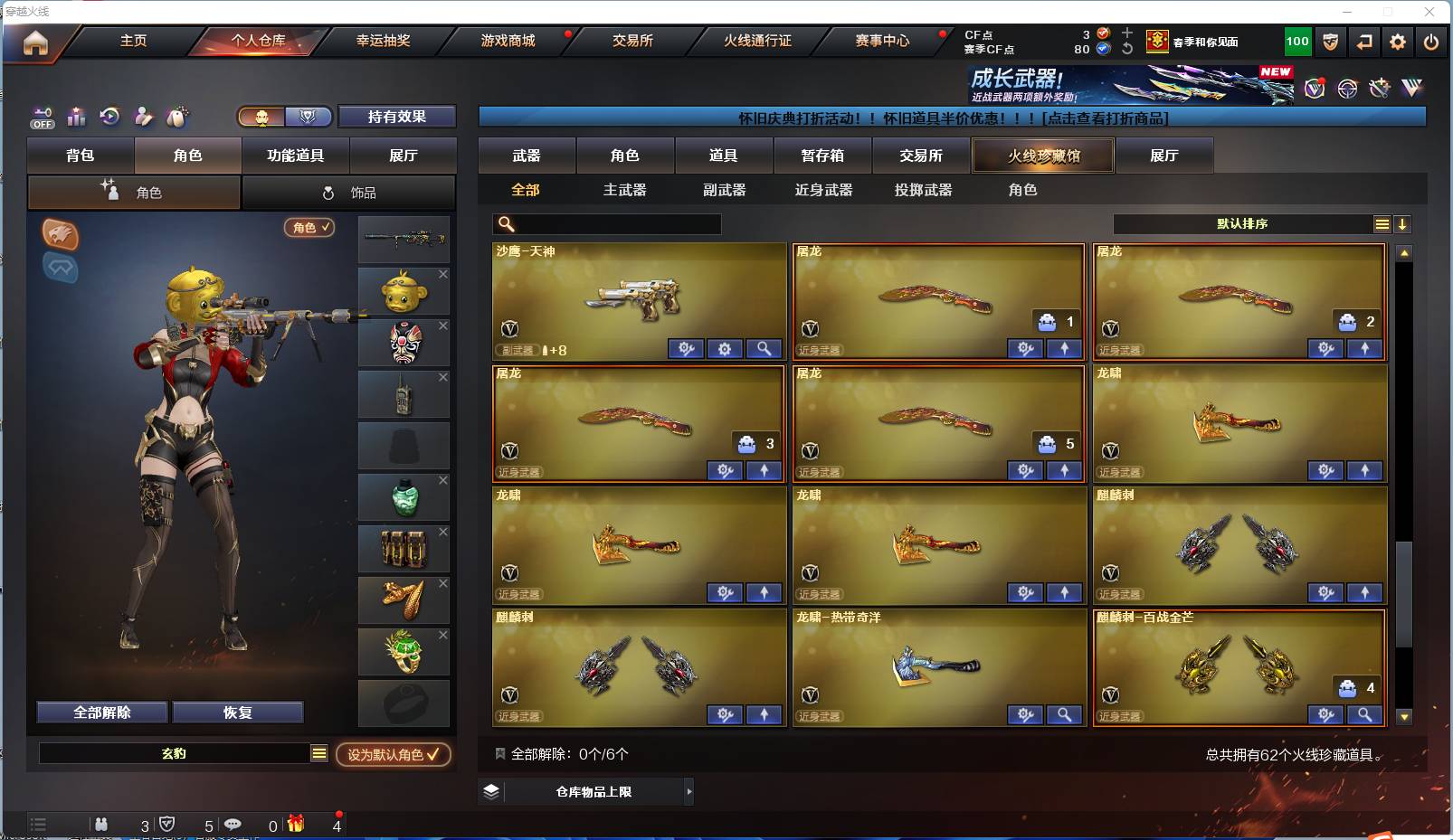Click the pet companion icon in the toolbar
Screen dimensions: 1453x840
pyautogui.click(x=177, y=116)
